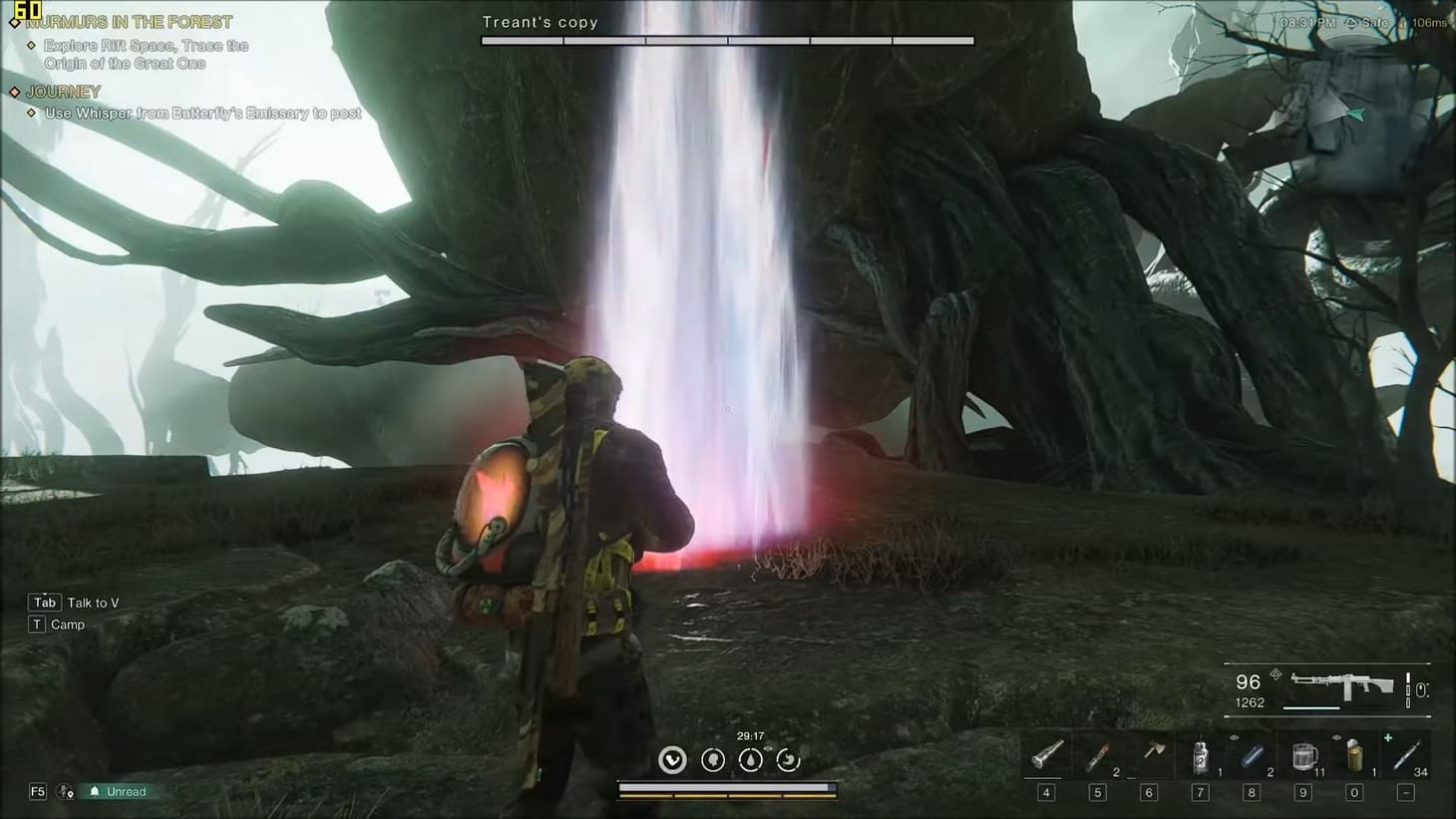Viewport: 1456px width, 819px height.
Task: Click the hydration water-drop status icon
Action: point(751,759)
